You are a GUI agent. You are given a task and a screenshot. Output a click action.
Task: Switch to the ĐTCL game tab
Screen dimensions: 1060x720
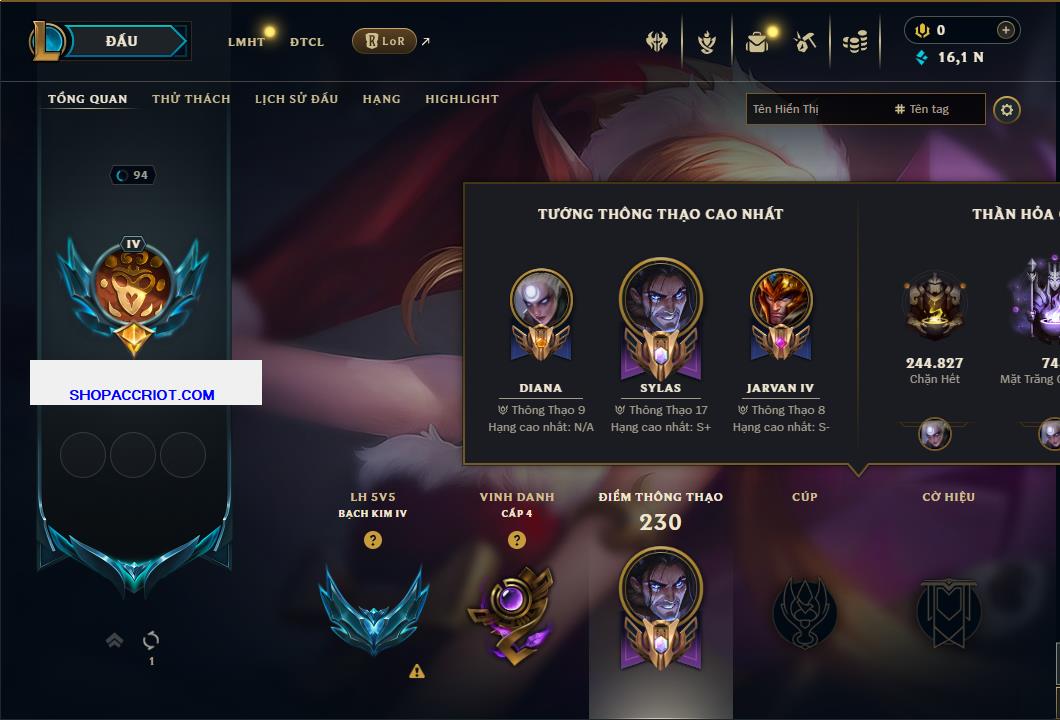point(307,42)
